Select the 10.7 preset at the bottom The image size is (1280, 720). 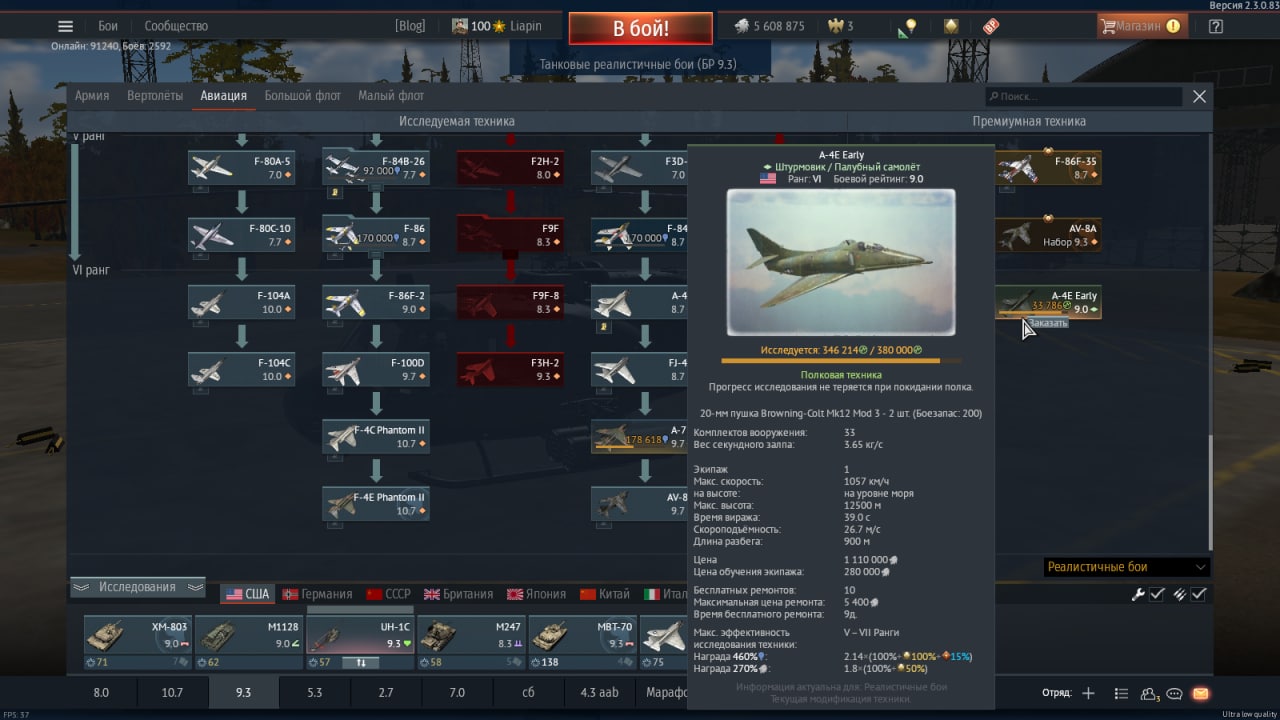pyautogui.click(x=172, y=692)
